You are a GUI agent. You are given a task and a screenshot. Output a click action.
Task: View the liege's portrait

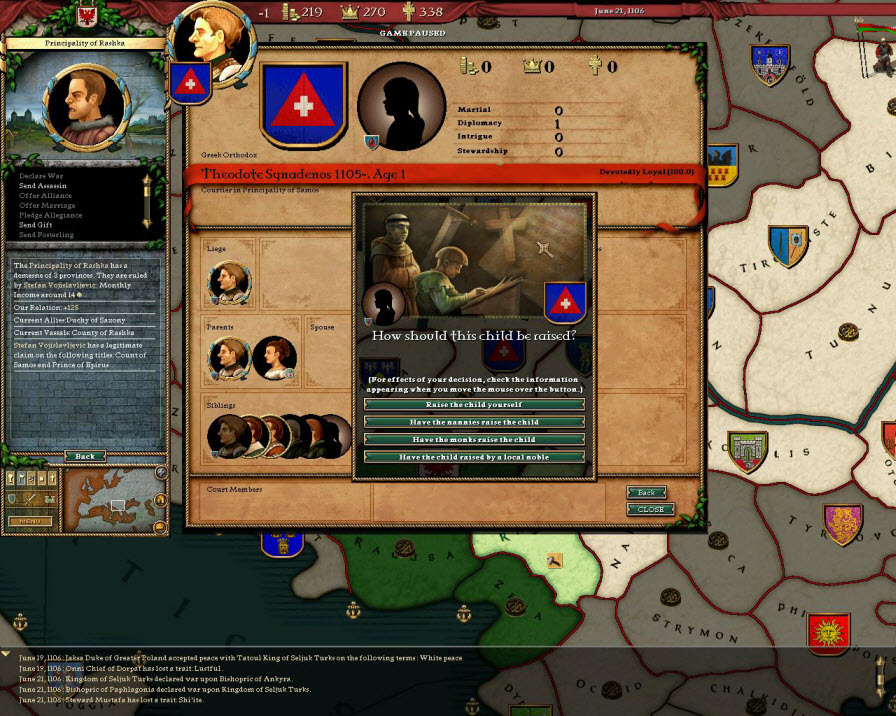[x=229, y=283]
